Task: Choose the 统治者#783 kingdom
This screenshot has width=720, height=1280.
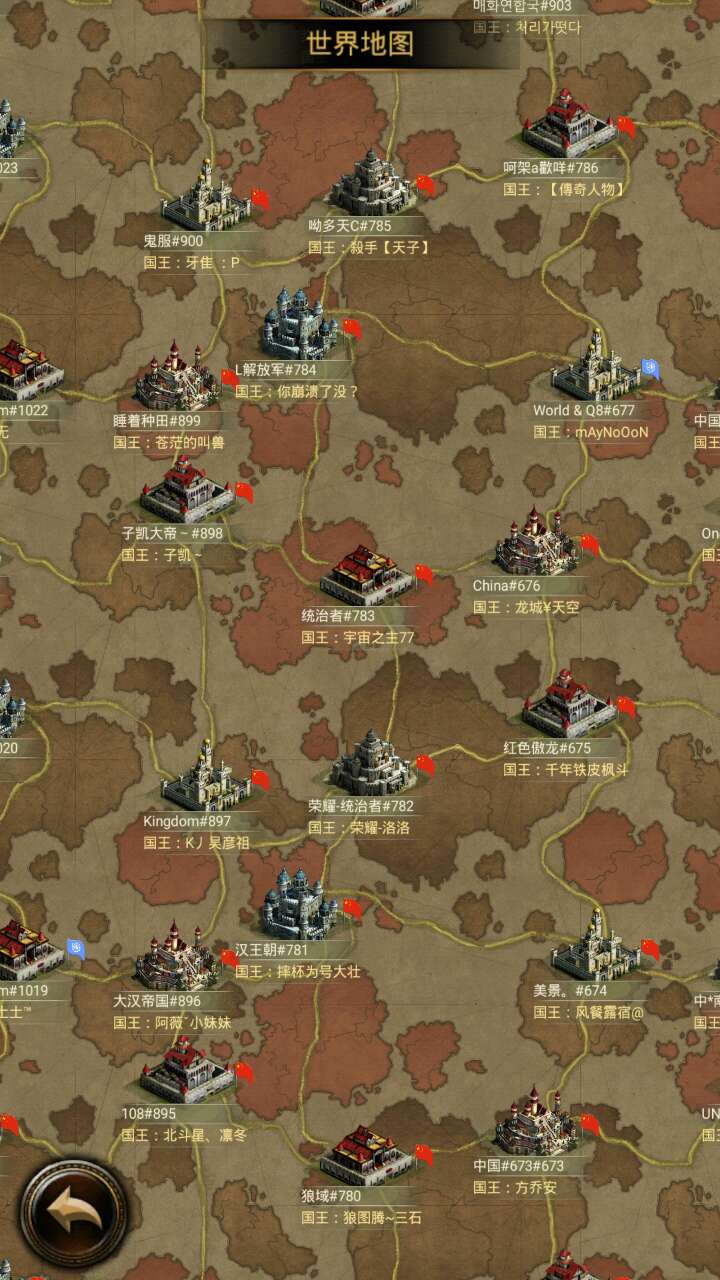Action: [365, 574]
